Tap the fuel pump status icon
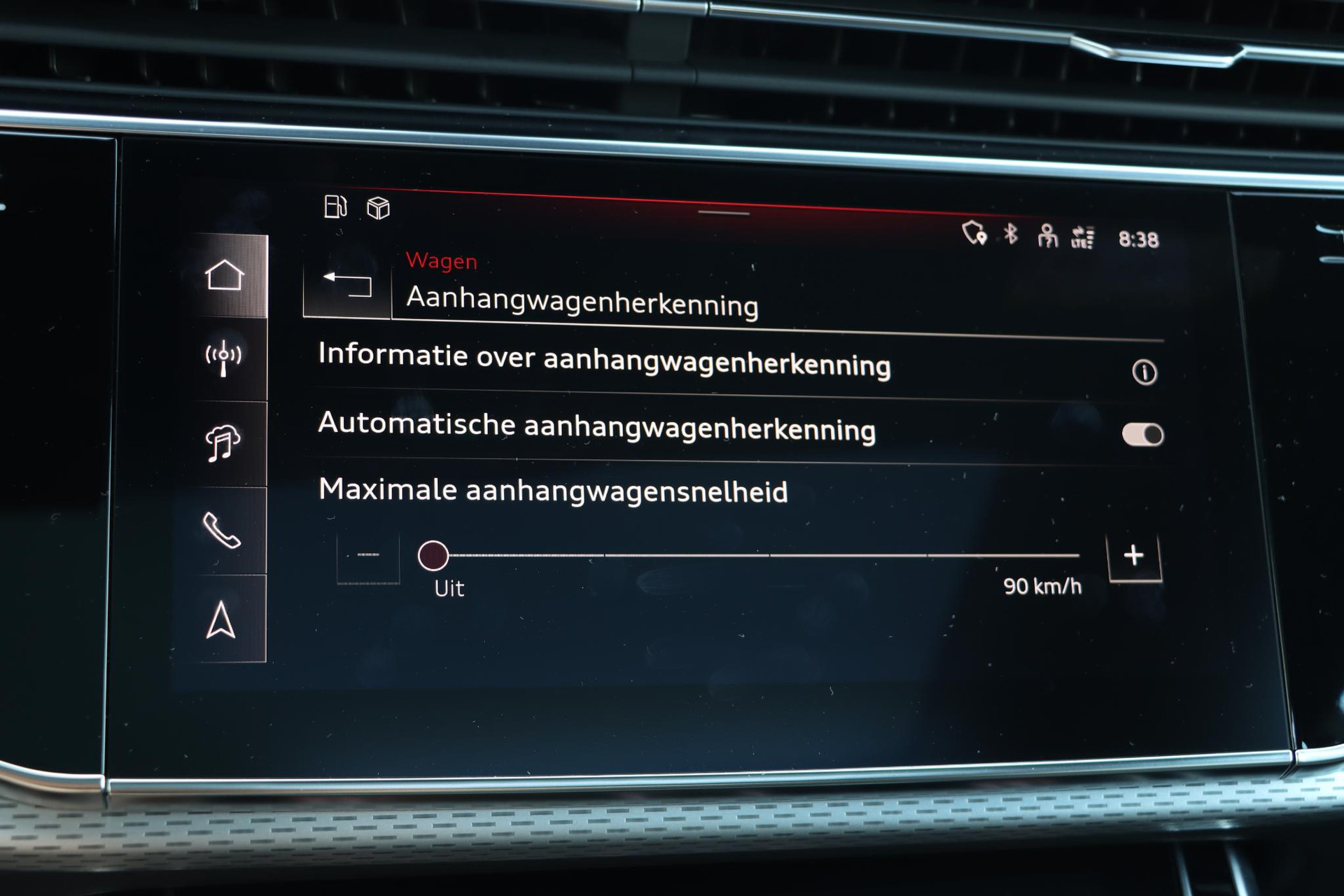This screenshot has height=896, width=1344. (x=335, y=206)
